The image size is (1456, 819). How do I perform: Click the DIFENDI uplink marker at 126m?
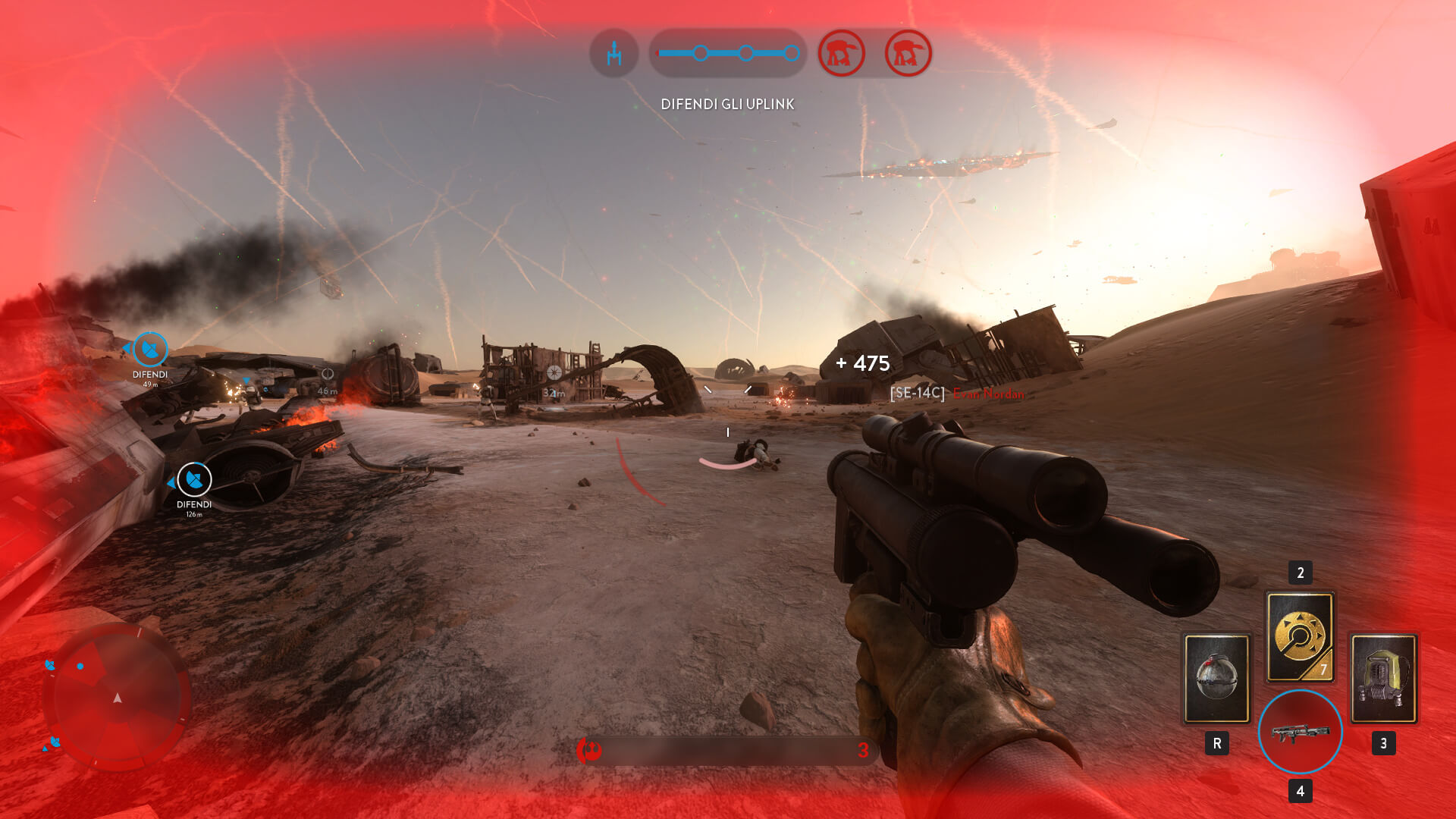click(193, 481)
